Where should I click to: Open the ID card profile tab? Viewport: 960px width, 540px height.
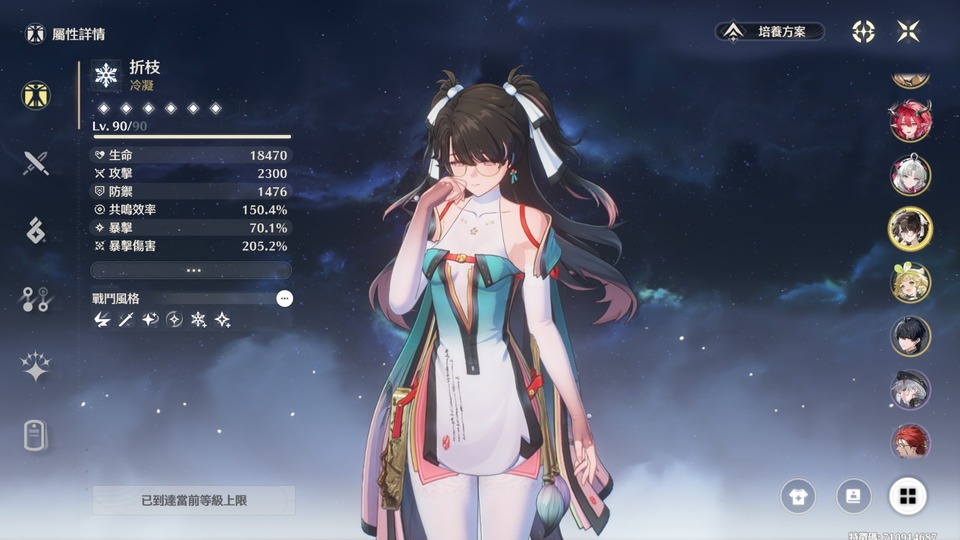(36, 435)
